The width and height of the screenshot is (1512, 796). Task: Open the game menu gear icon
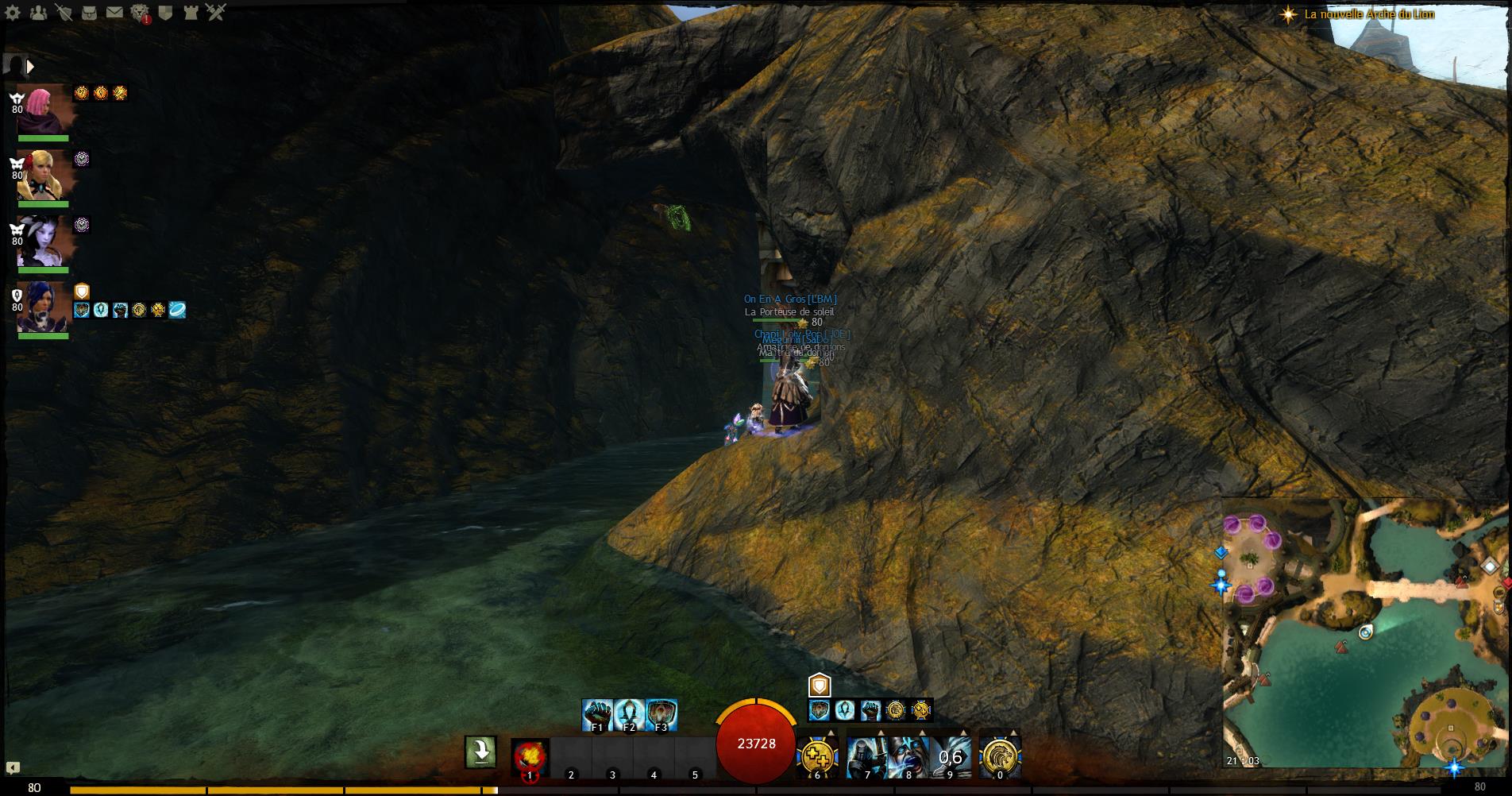coord(13,13)
